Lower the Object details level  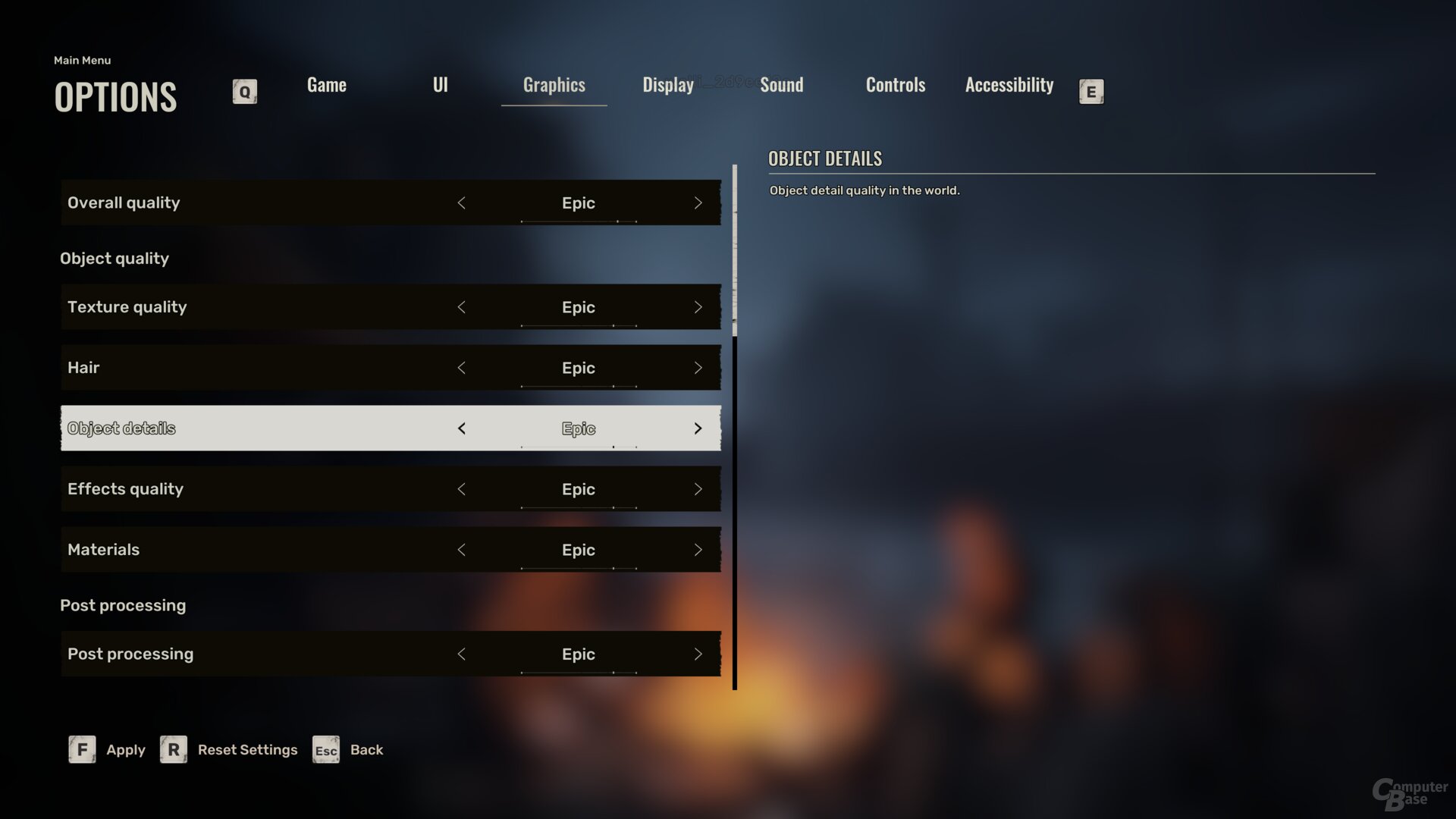click(461, 428)
